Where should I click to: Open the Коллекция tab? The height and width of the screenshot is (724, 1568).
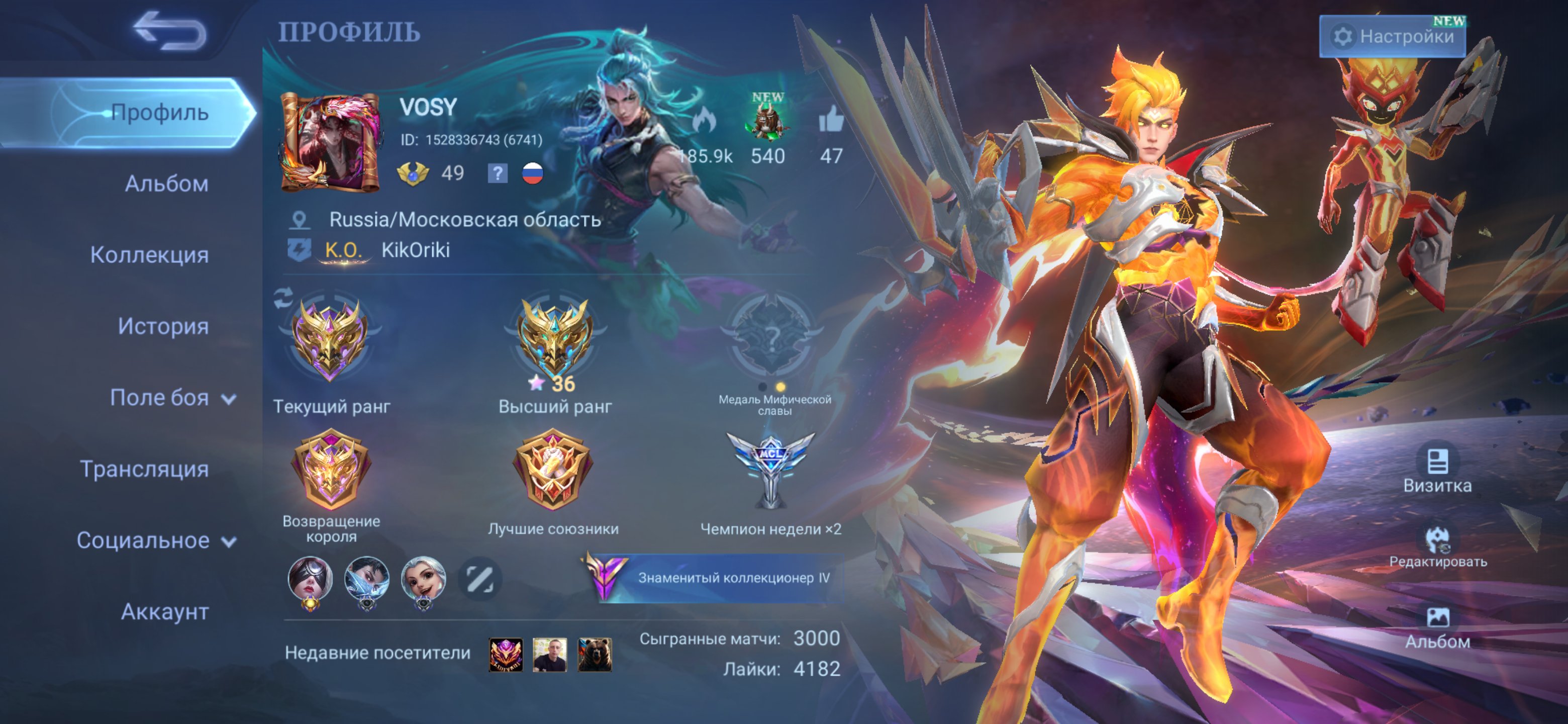tap(149, 254)
